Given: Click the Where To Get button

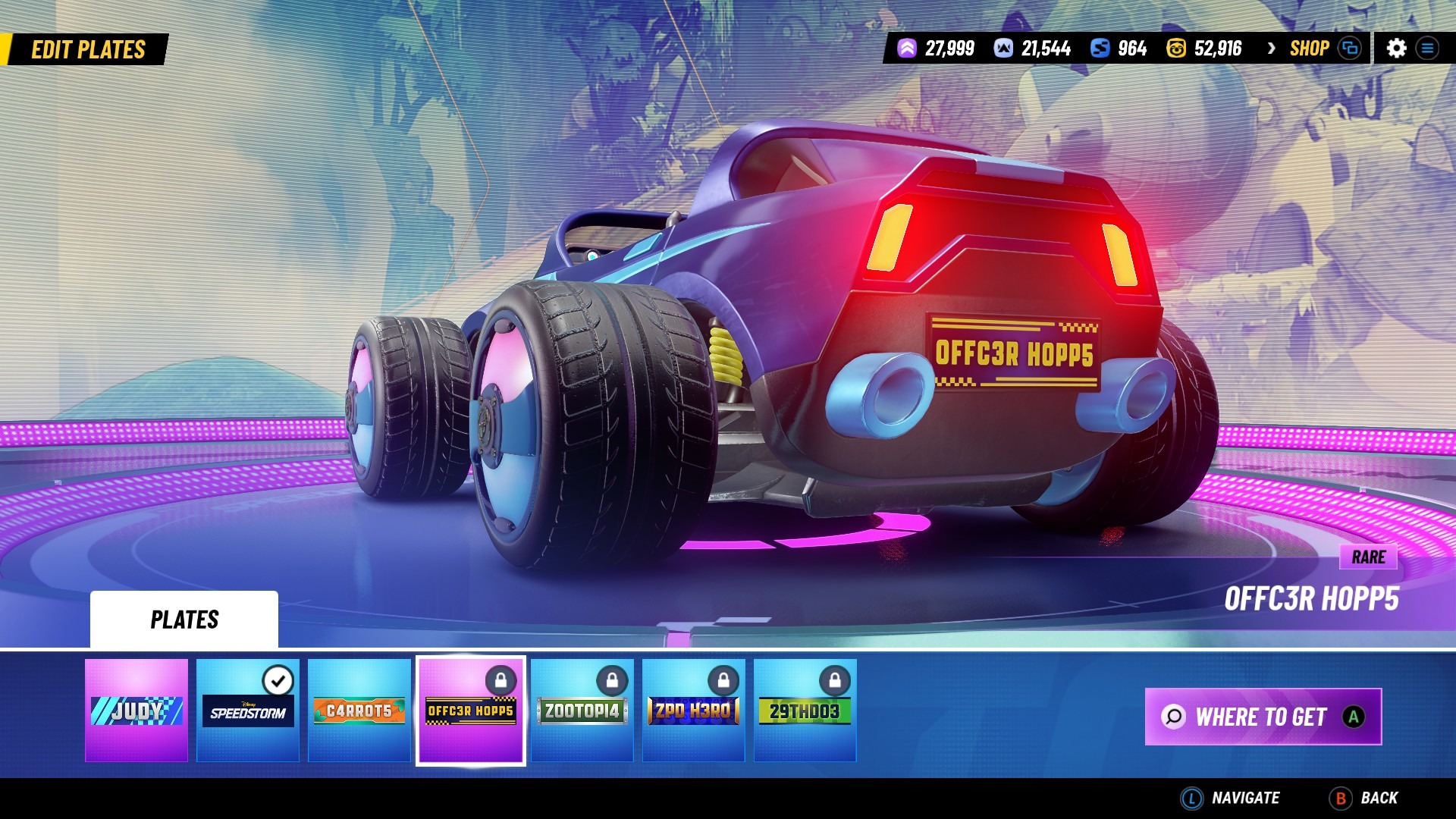Looking at the screenshot, I should click(x=1263, y=717).
